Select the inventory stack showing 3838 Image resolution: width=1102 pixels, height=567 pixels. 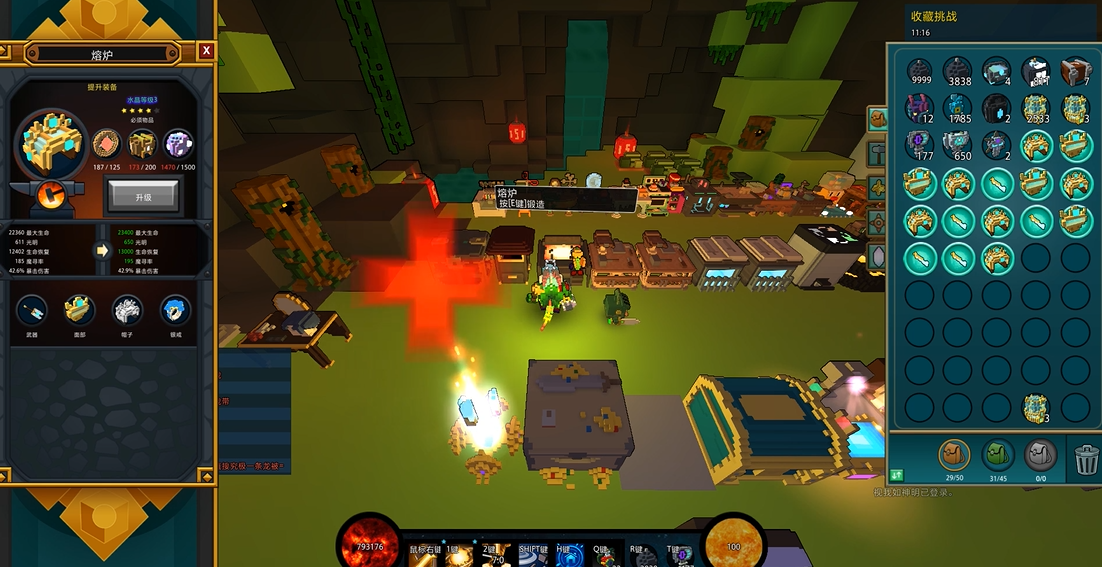(x=958, y=72)
